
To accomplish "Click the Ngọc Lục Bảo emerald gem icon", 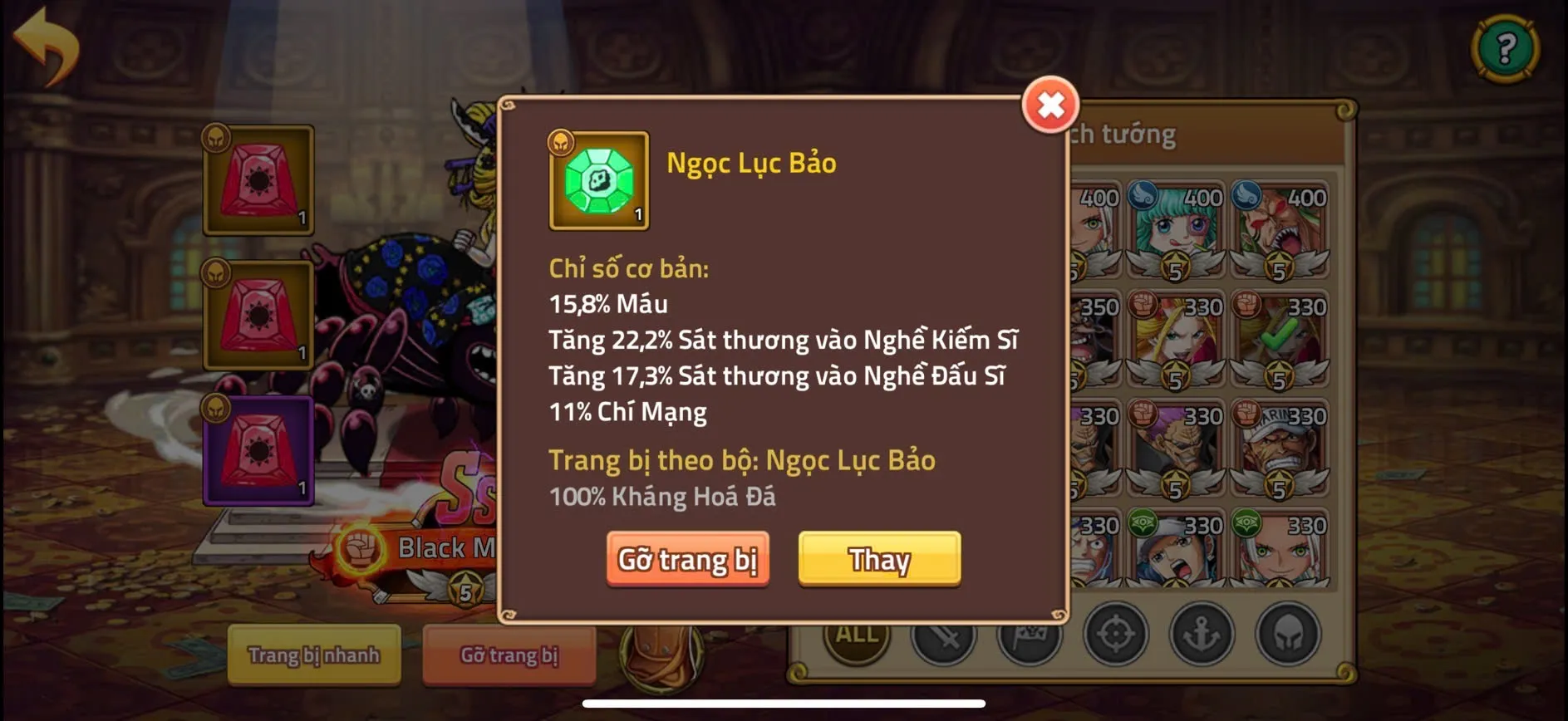I will [x=600, y=179].
